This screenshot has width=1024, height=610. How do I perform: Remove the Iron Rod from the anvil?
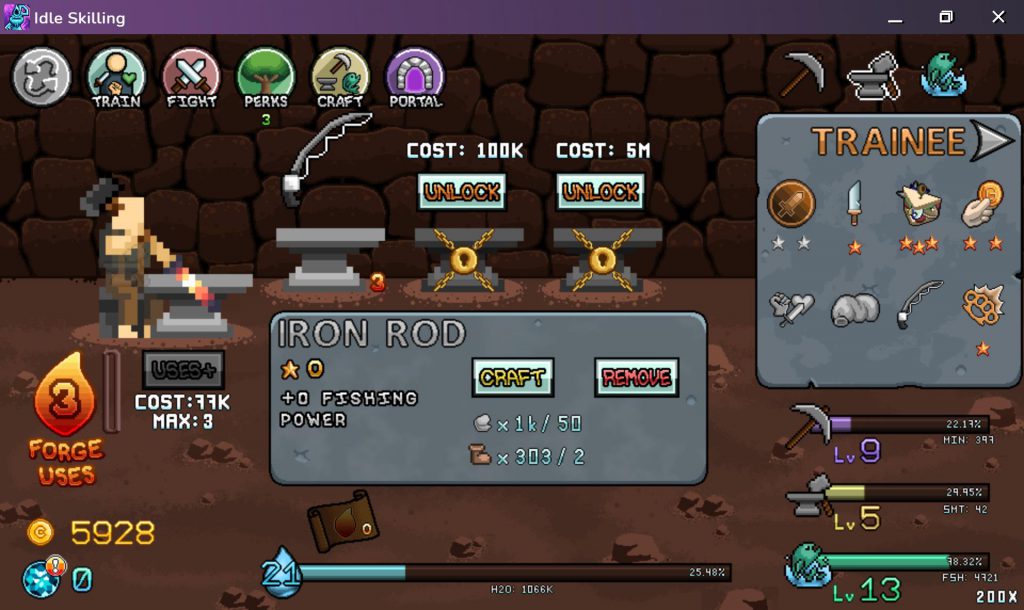point(636,377)
